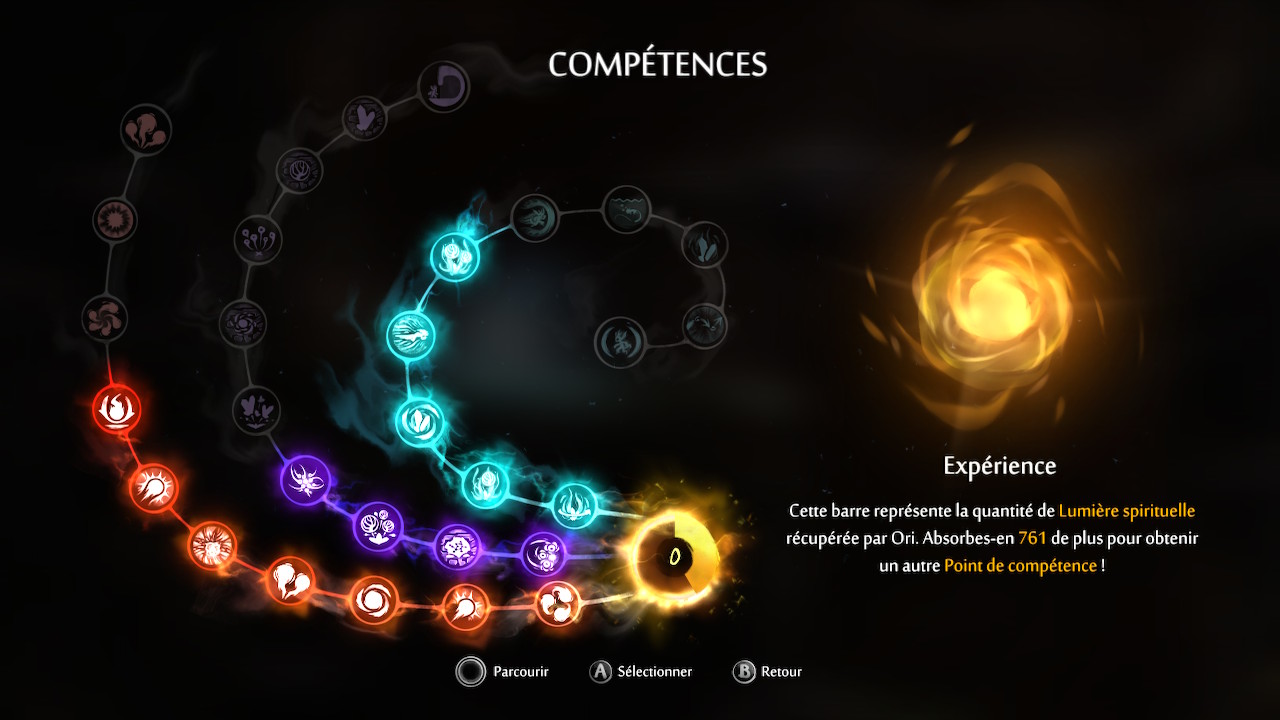Viewport: 1280px width, 720px height.
Task: Select the purple flower-cluster skill node
Action: pyautogui.click(x=378, y=527)
